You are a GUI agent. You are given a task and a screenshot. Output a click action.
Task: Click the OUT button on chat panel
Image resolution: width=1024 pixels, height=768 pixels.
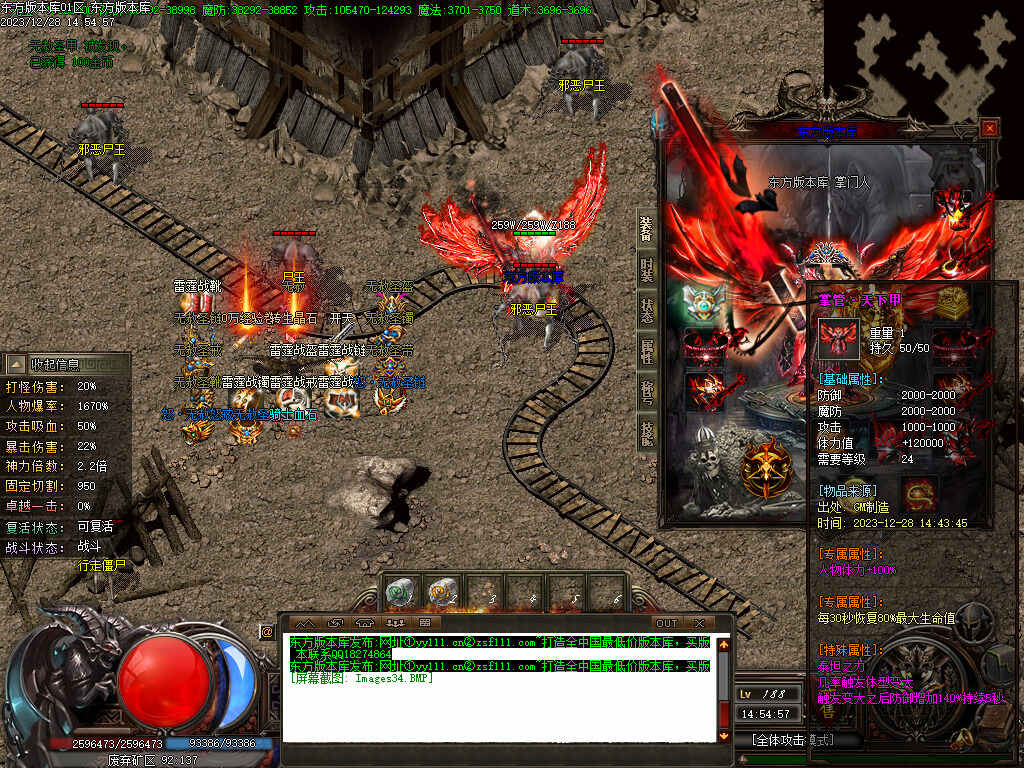[x=667, y=623]
